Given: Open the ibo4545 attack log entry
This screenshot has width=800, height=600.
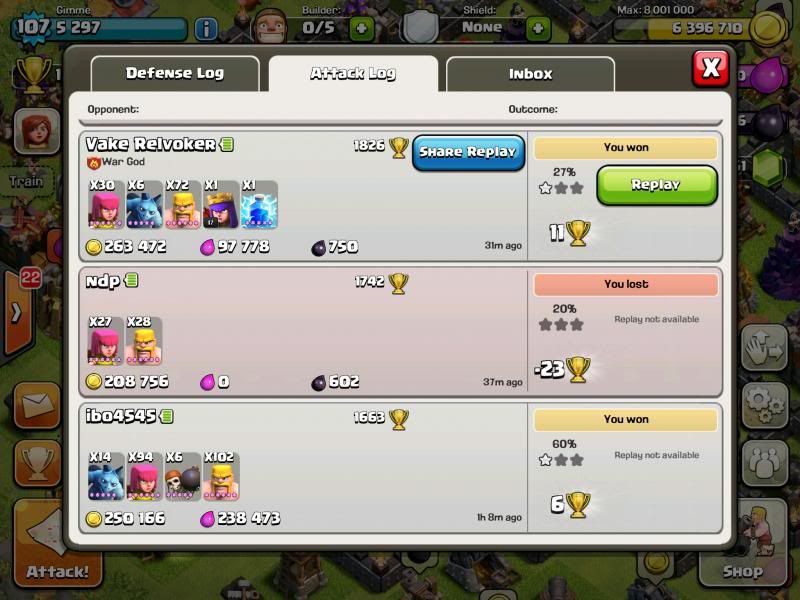Looking at the screenshot, I should (x=300, y=467).
